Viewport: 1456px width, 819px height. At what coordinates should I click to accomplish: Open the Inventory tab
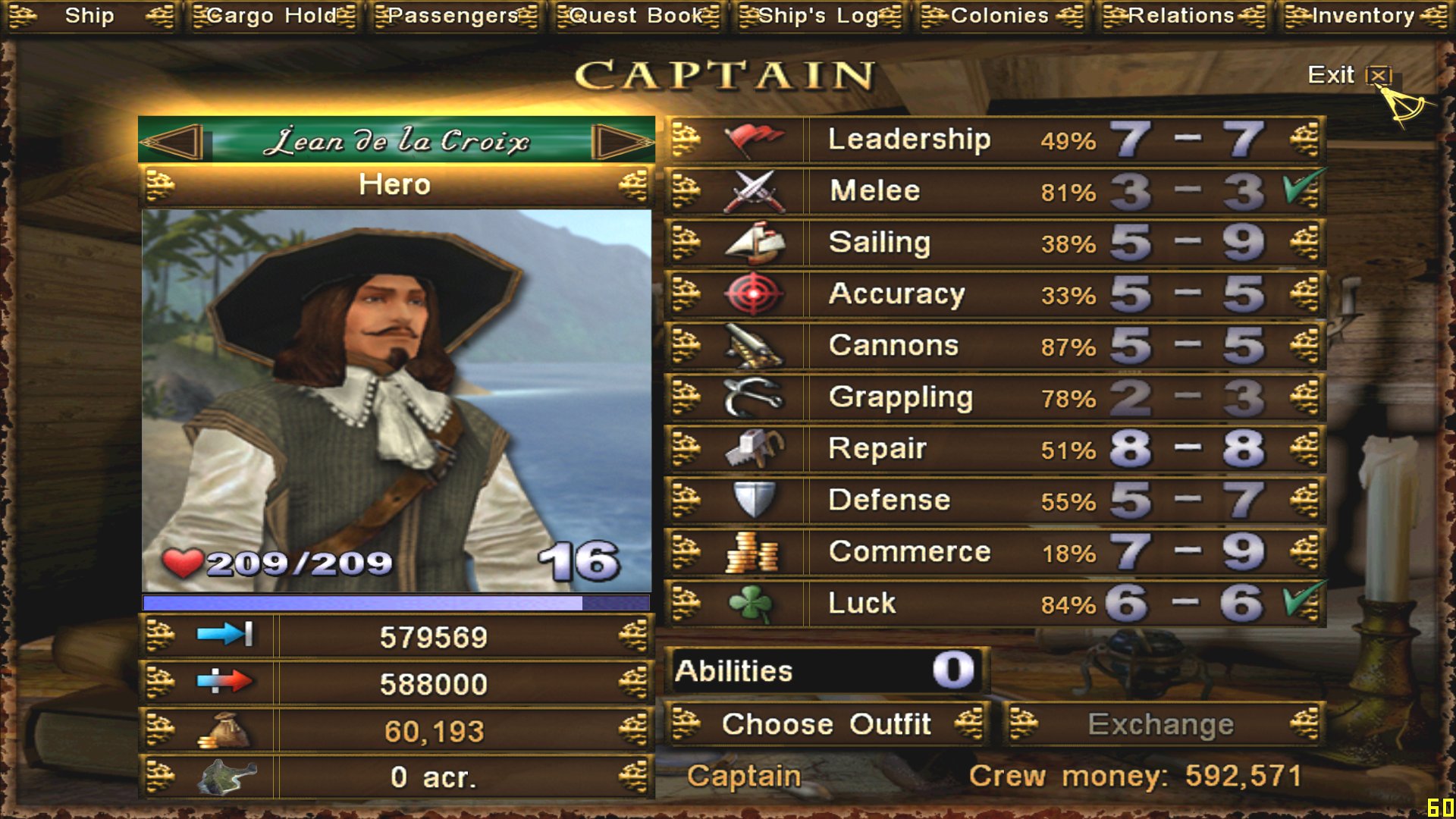click(1364, 16)
